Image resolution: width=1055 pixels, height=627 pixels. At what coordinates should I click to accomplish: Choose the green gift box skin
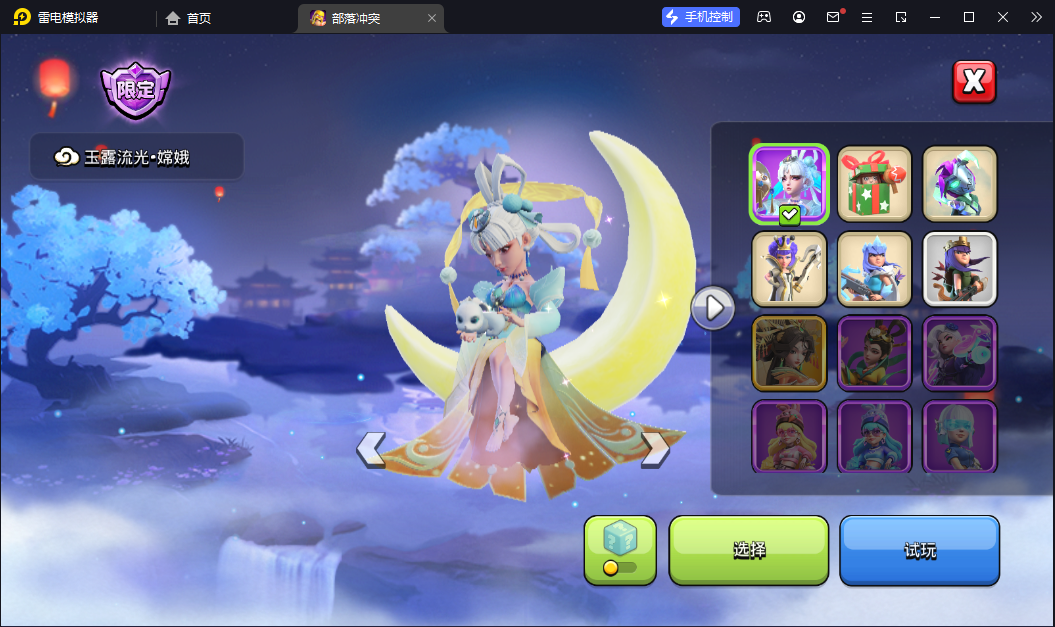pyautogui.click(x=875, y=184)
